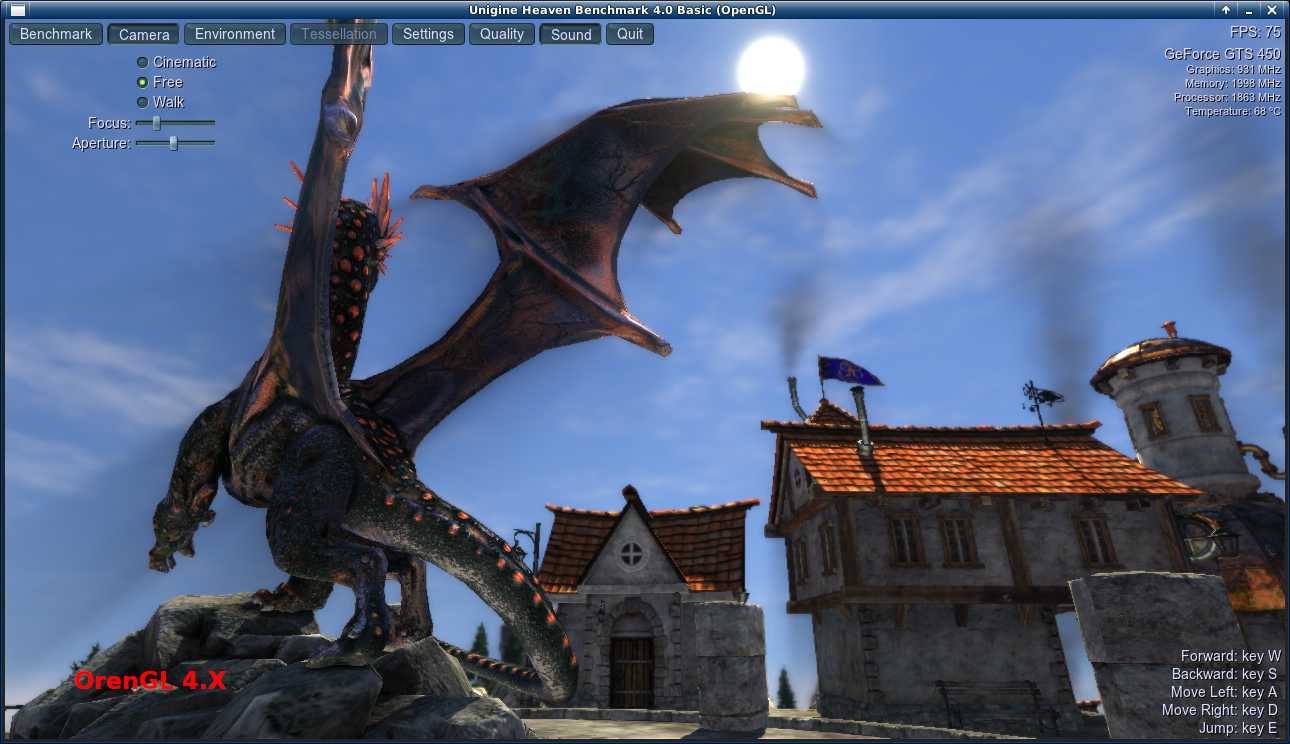Switch to Walk camera mode
Image resolution: width=1290 pixels, height=744 pixels.
pyautogui.click(x=142, y=102)
